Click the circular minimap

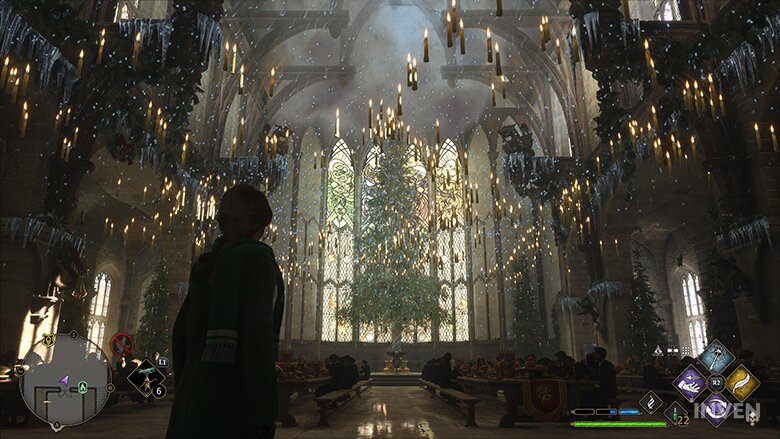click(66, 378)
